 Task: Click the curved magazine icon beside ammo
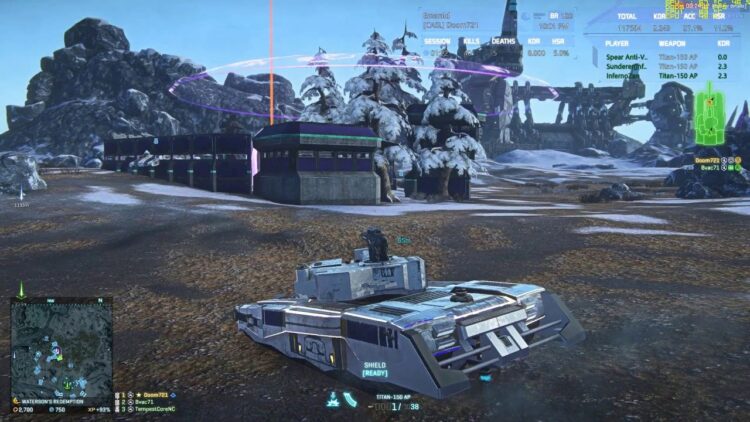[x=350, y=399]
